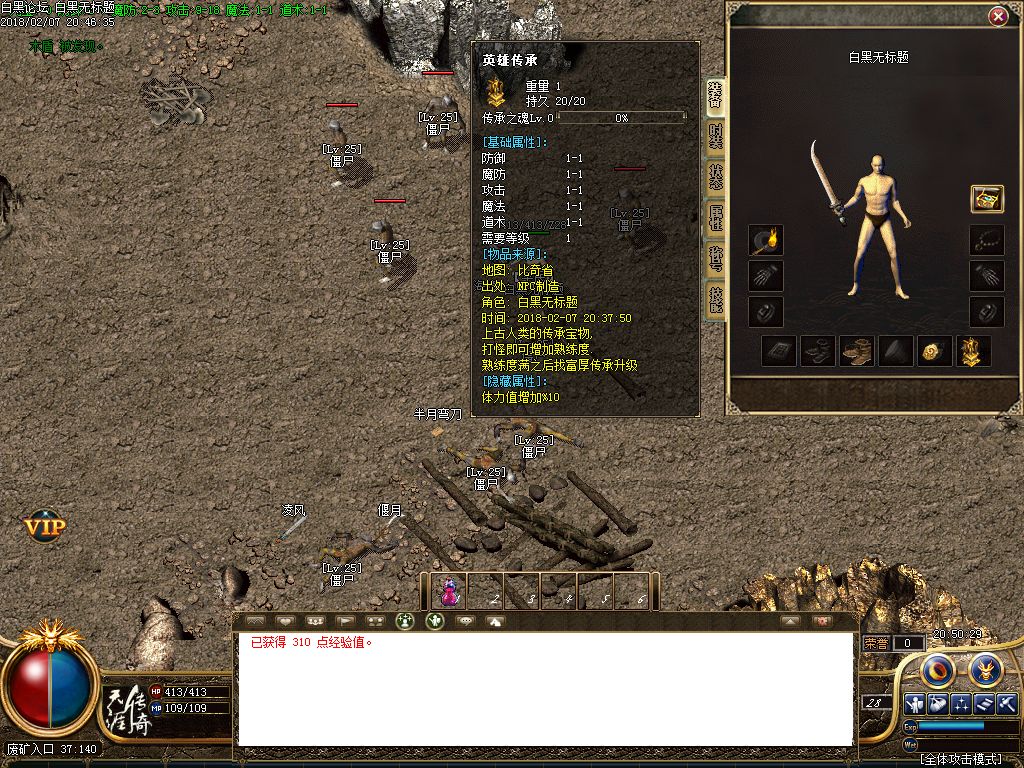Select the equipped torch slot
This screenshot has width=1024, height=768.
click(766, 241)
